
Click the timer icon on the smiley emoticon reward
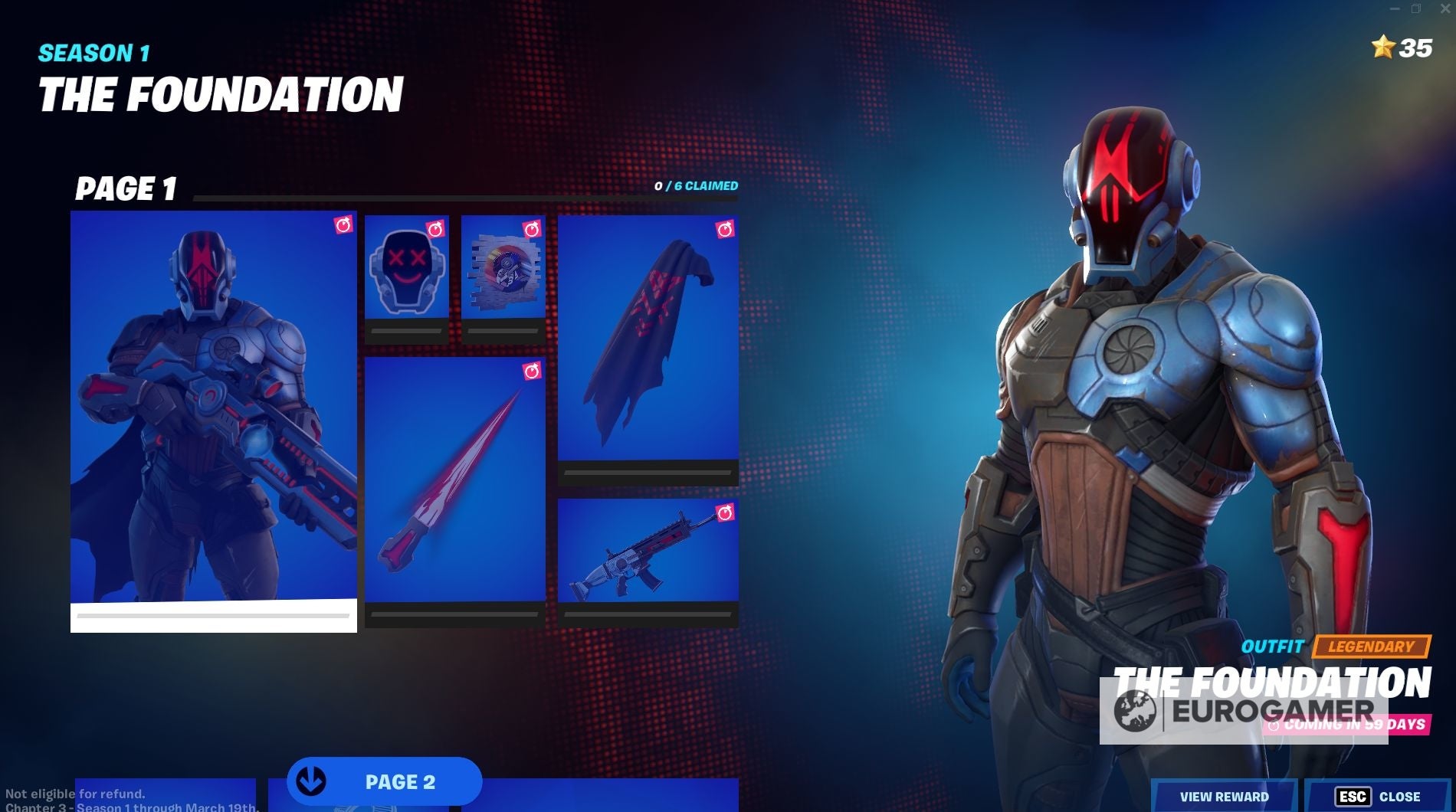[435, 227]
